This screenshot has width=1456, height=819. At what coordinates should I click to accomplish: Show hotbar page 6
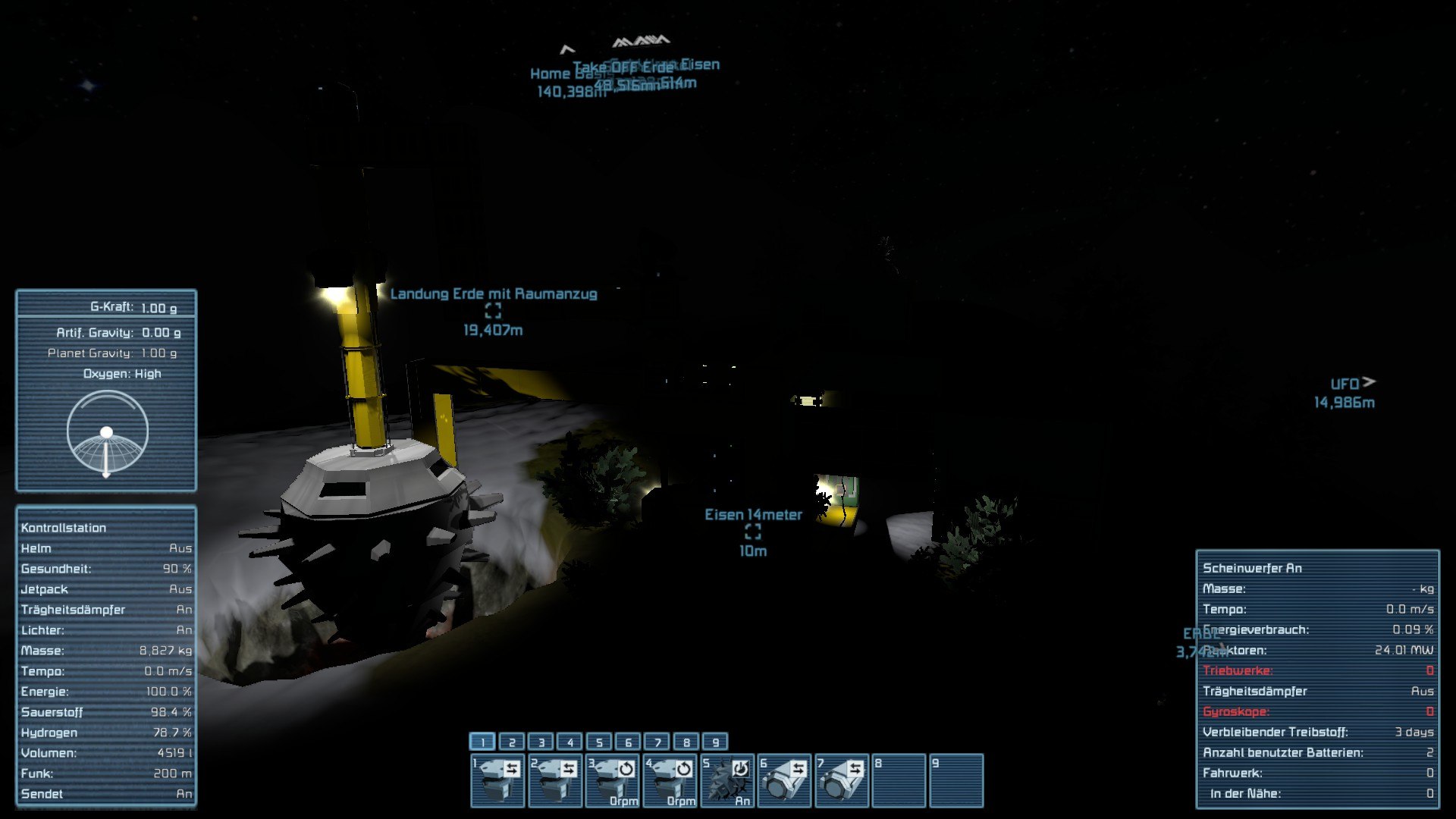pyautogui.click(x=628, y=742)
